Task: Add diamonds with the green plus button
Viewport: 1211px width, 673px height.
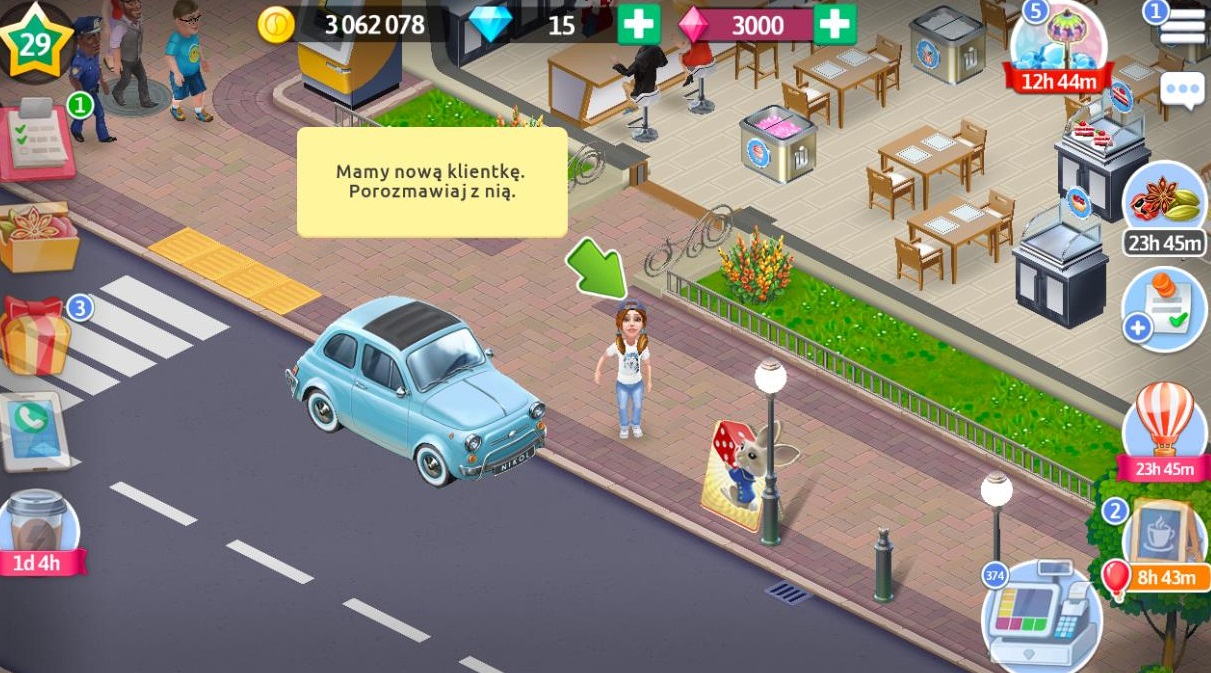Action: [638, 25]
